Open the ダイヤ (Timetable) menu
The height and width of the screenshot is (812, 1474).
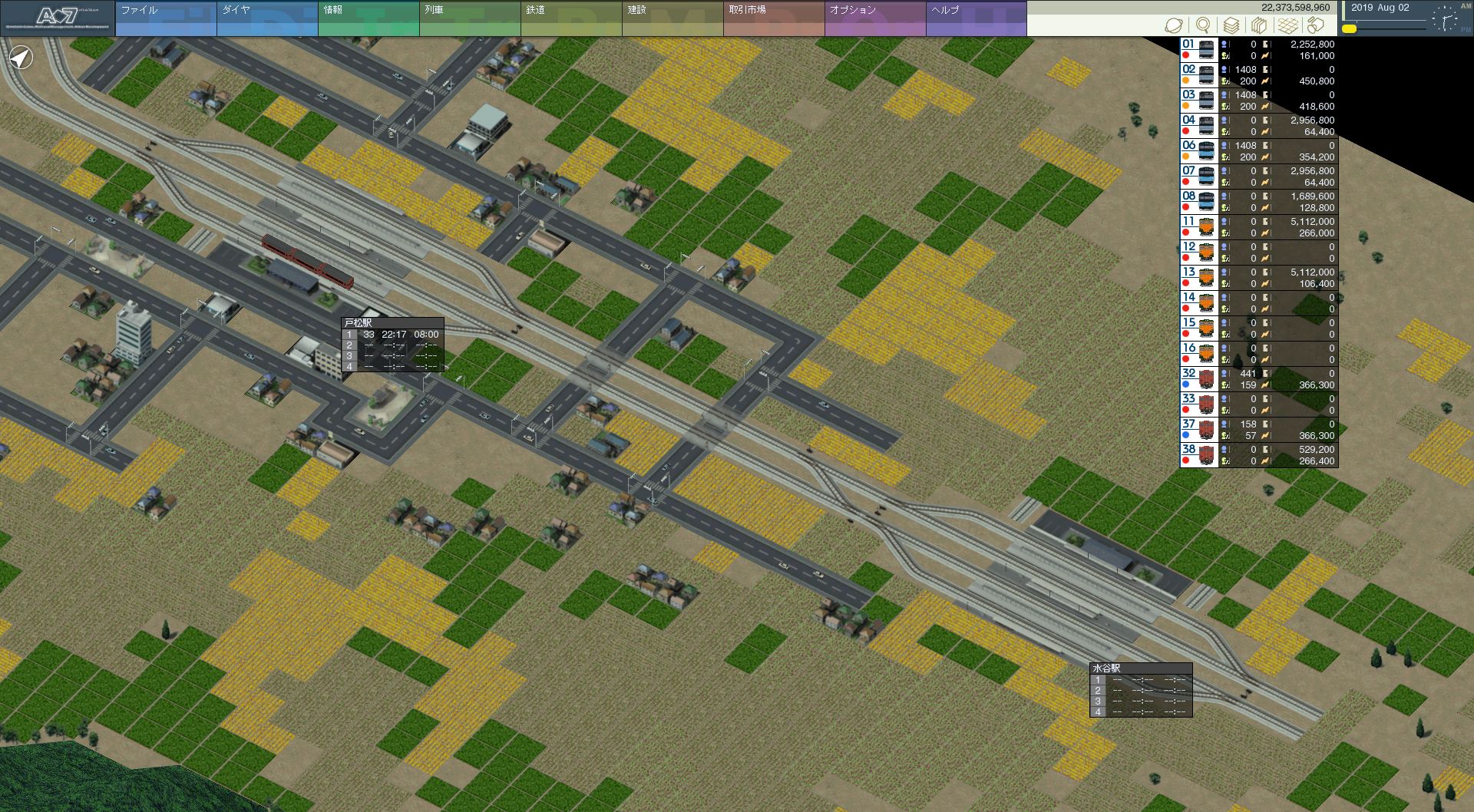coord(266,18)
